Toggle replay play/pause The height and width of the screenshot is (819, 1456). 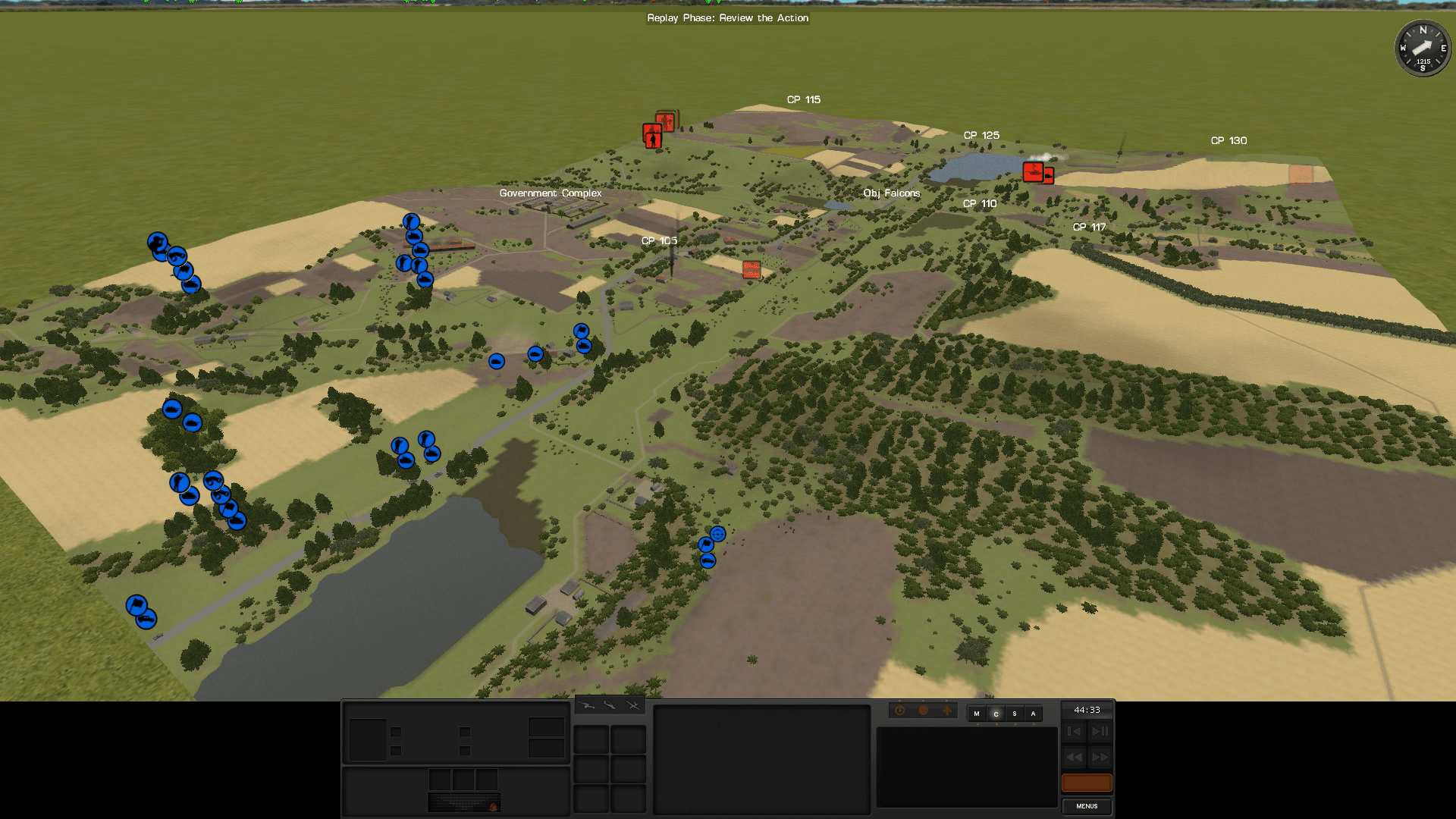[1100, 732]
